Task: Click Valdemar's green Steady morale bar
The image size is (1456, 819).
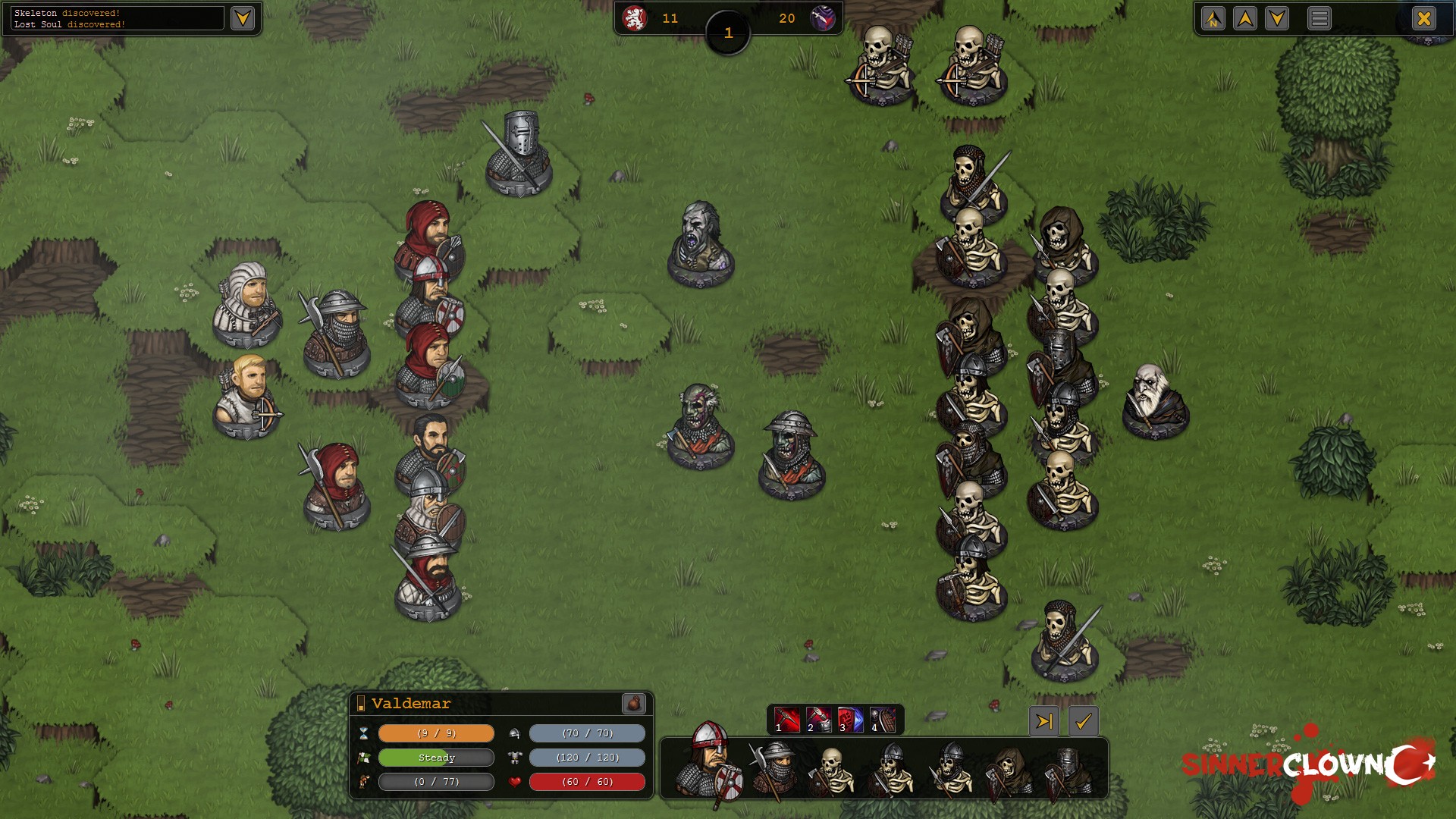Action: pyautogui.click(x=436, y=758)
